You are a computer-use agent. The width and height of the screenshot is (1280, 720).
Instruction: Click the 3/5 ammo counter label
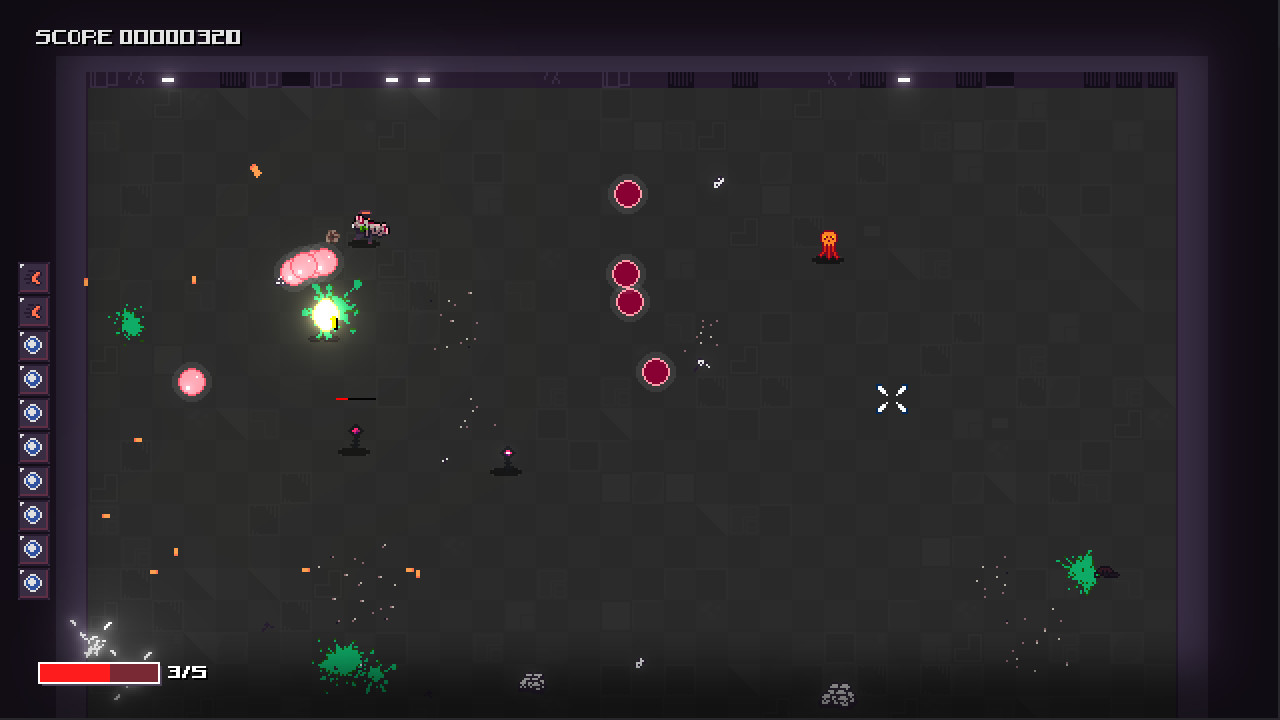(x=188, y=673)
